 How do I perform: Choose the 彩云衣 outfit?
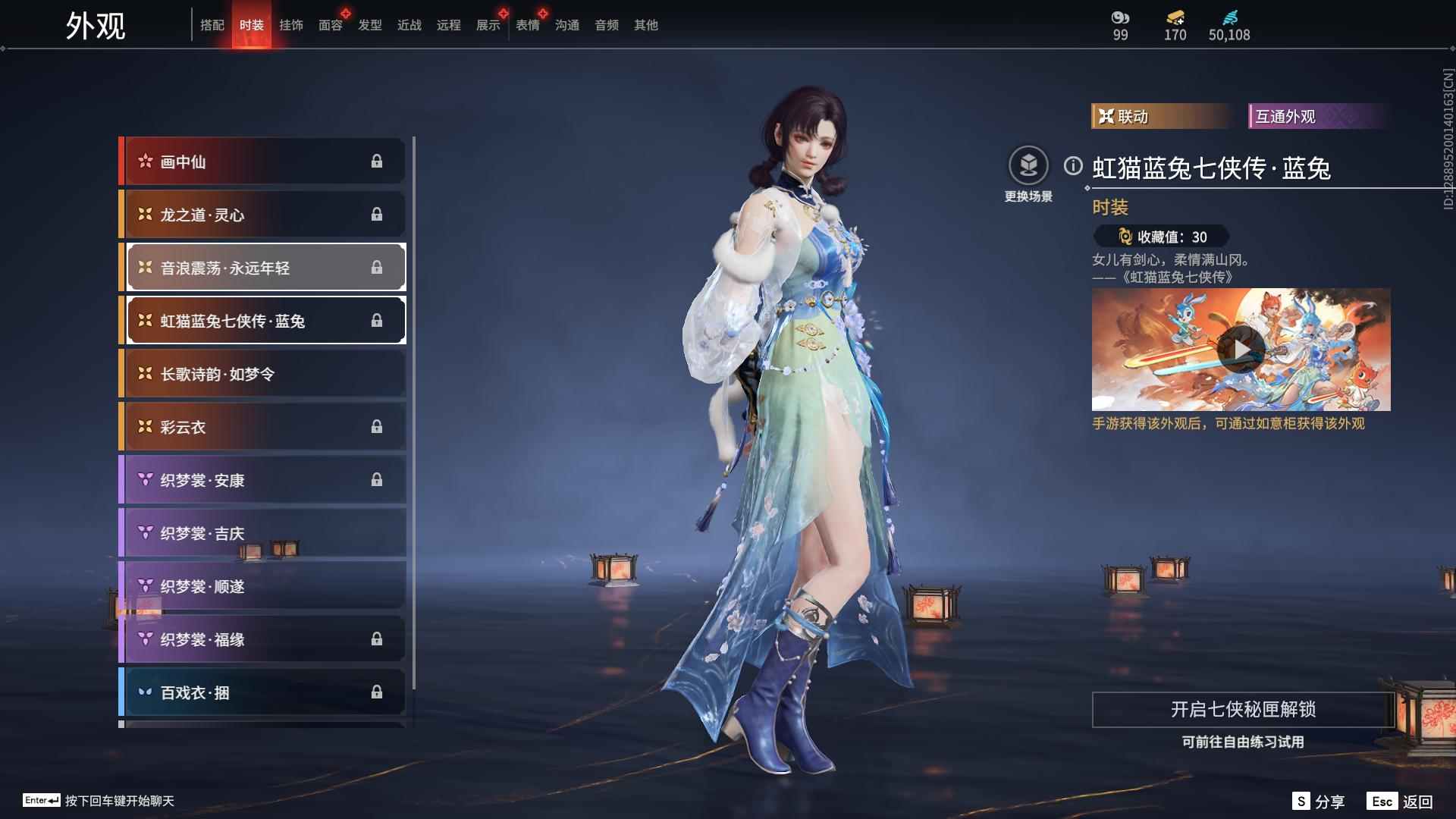click(x=262, y=427)
